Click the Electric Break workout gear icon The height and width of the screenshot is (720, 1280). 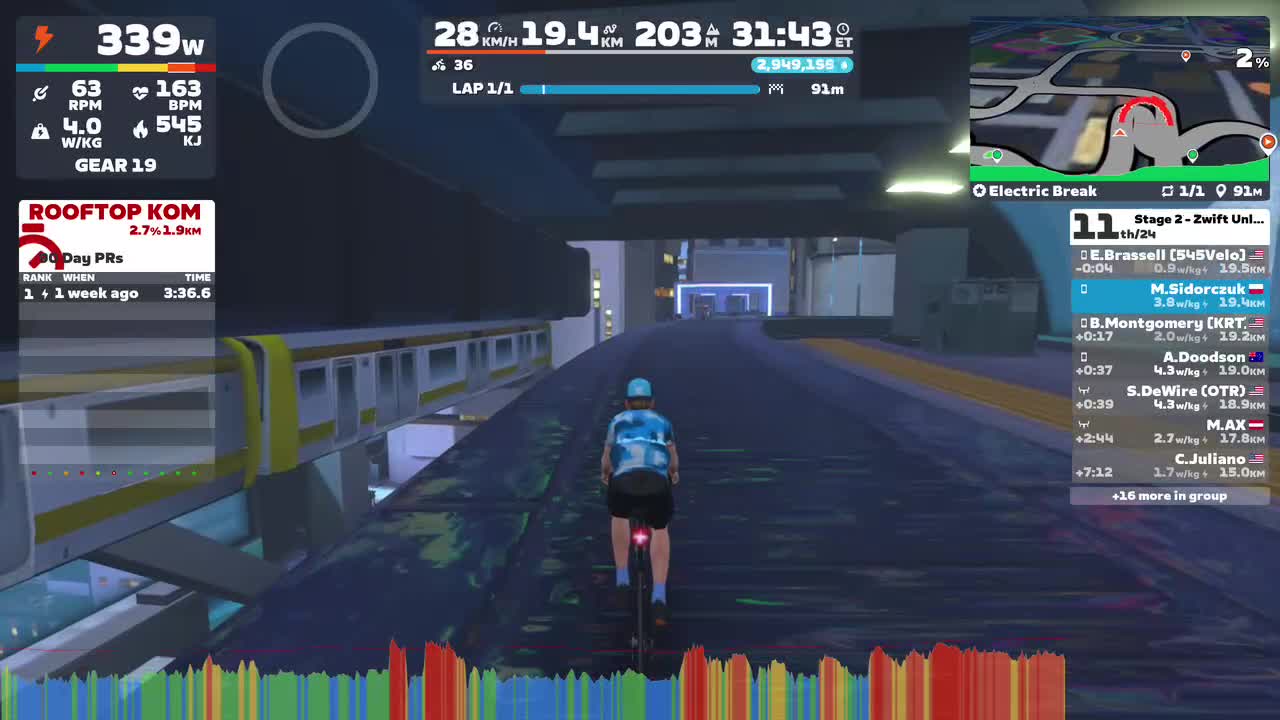[x=979, y=191]
